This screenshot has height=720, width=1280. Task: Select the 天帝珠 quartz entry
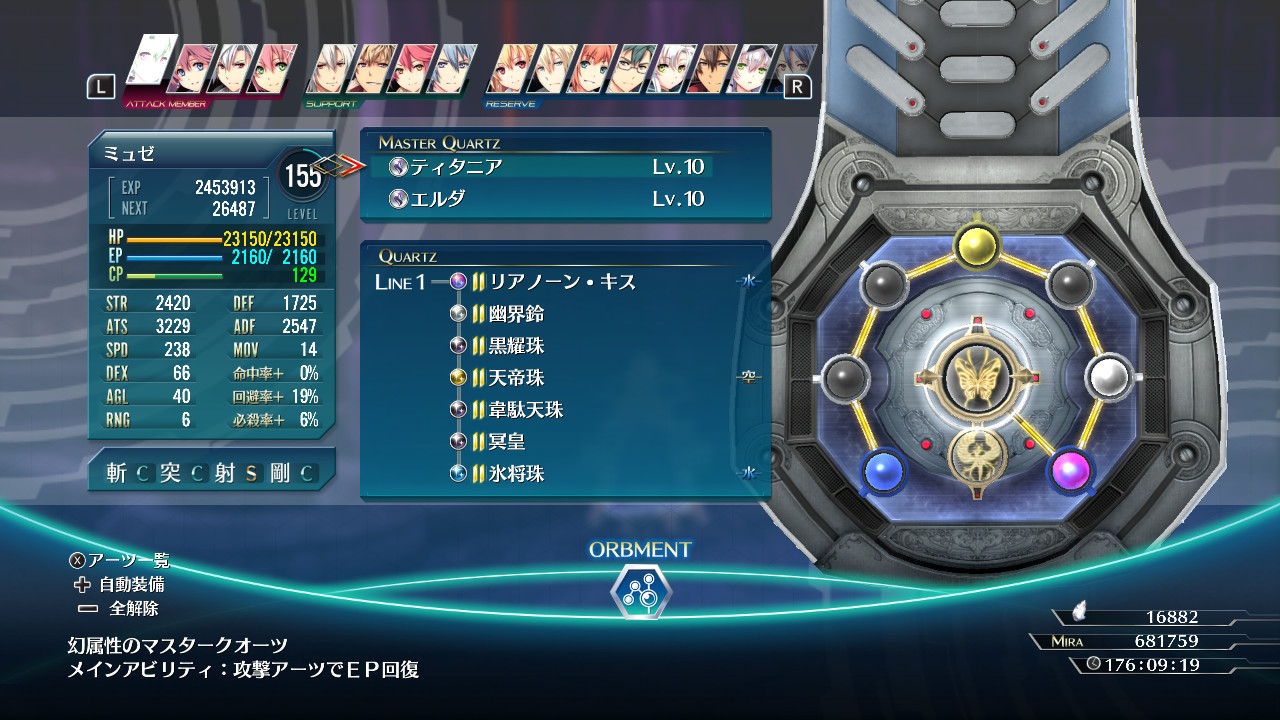[516, 378]
